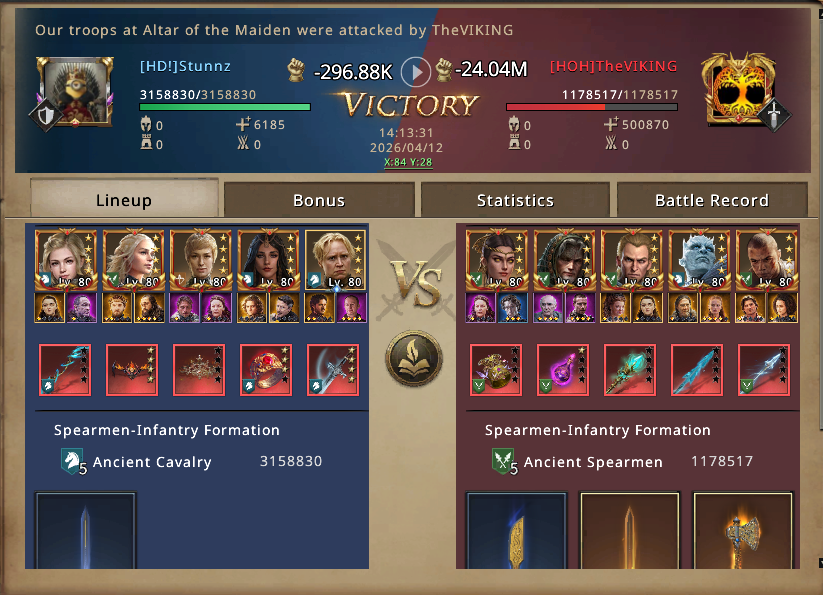Select the bald commander portrait on defender side
The height and width of the screenshot is (595, 823).
coord(766,260)
